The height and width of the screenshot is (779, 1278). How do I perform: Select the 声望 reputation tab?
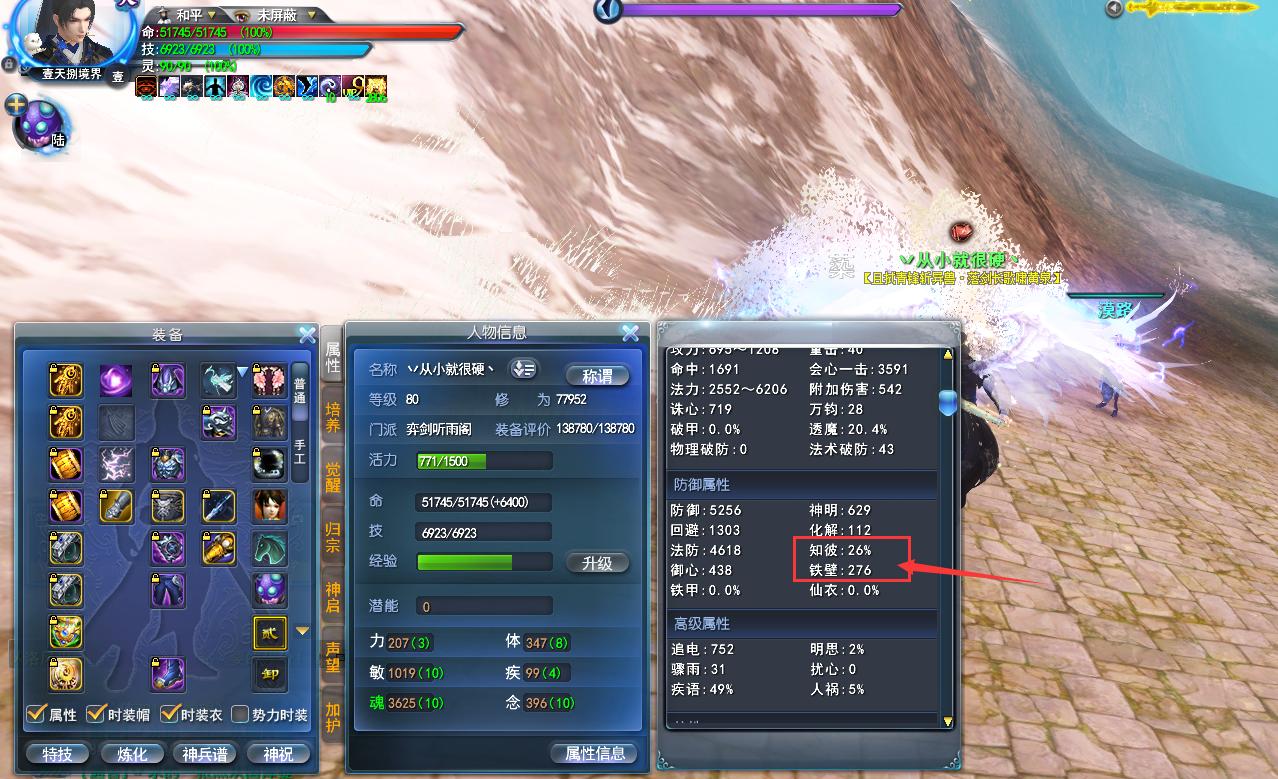click(333, 655)
